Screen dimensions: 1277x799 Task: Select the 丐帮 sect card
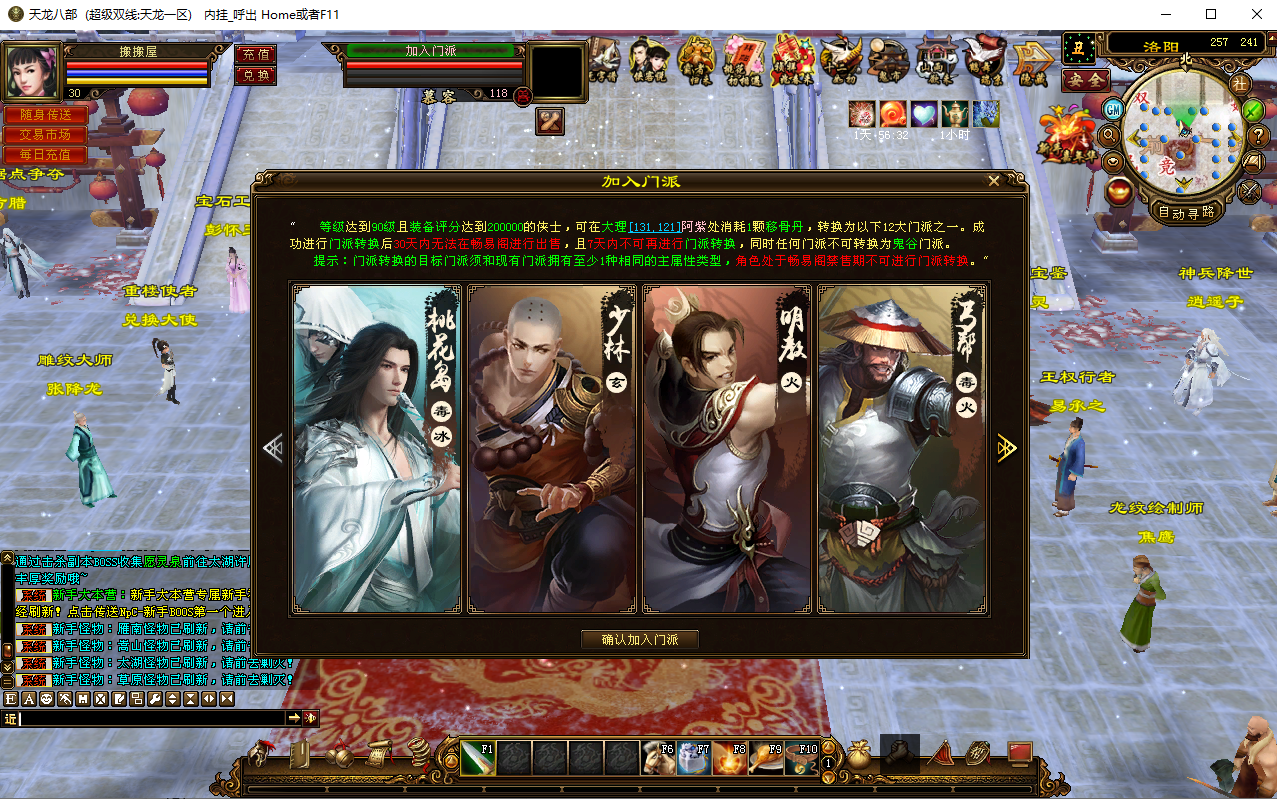(x=902, y=449)
